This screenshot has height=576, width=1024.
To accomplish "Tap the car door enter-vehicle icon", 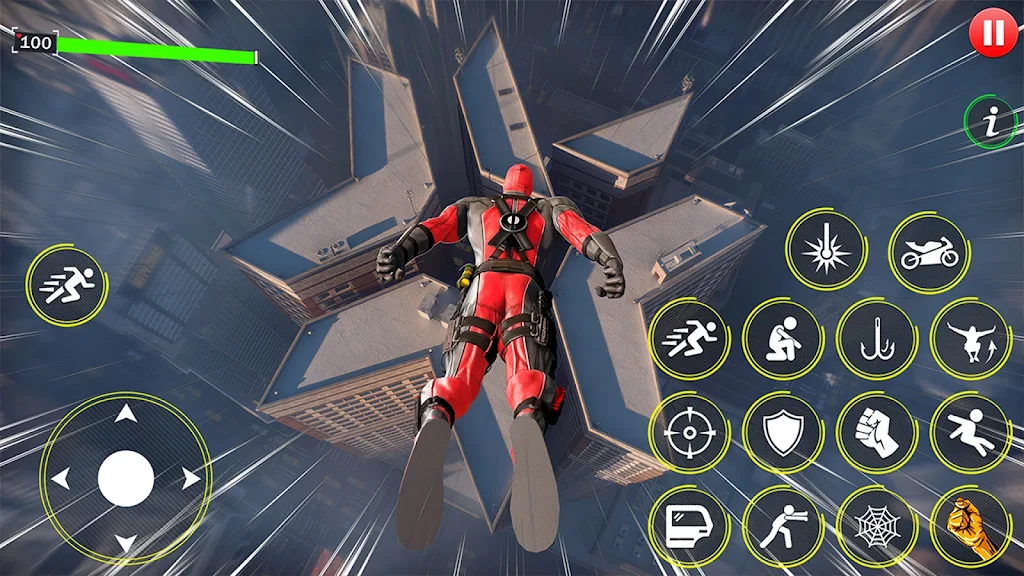I will click(688, 526).
